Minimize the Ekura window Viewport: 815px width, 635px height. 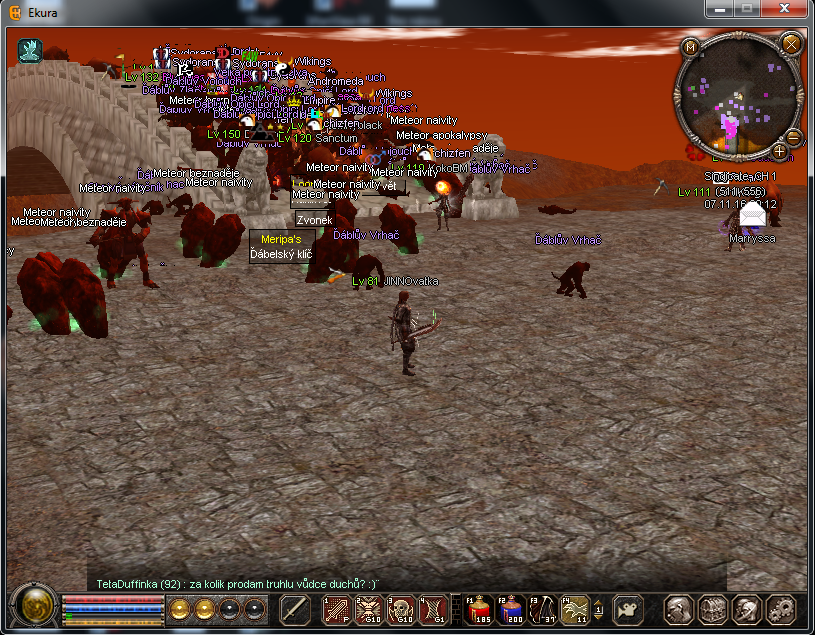pos(721,8)
